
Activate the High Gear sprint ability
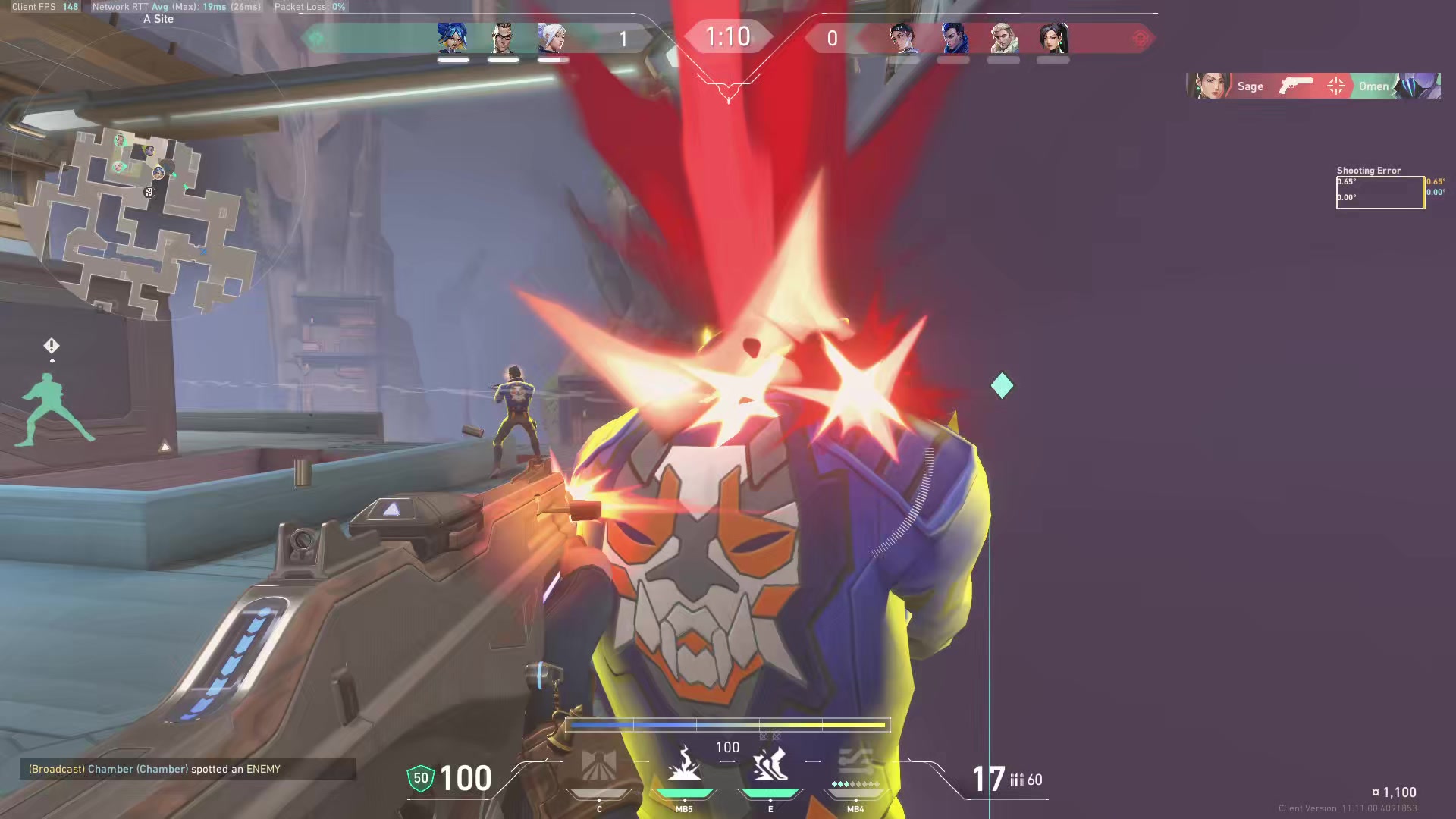pos(770,764)
